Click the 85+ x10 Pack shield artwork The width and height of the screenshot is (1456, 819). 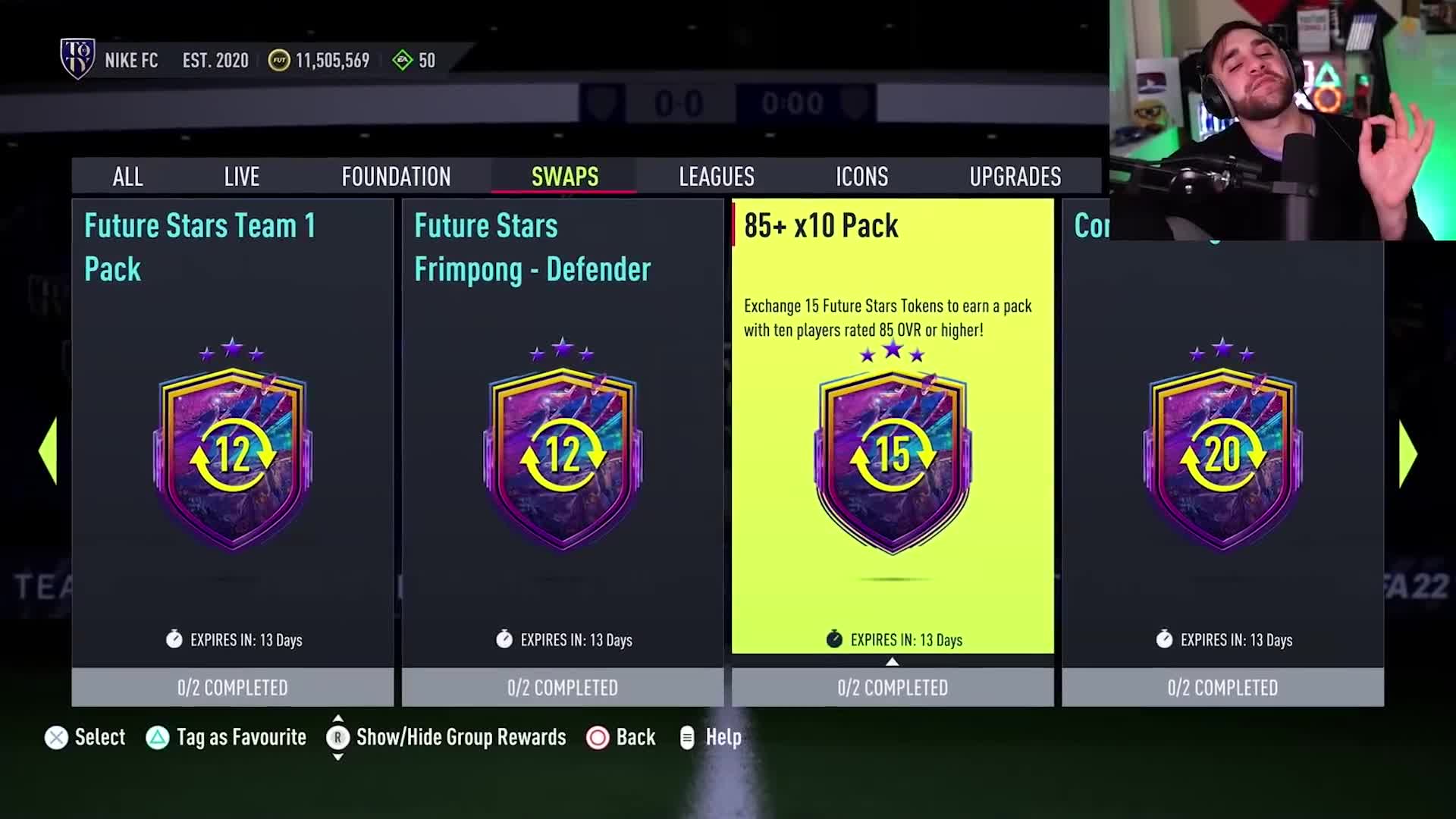[x=893, y=463]
